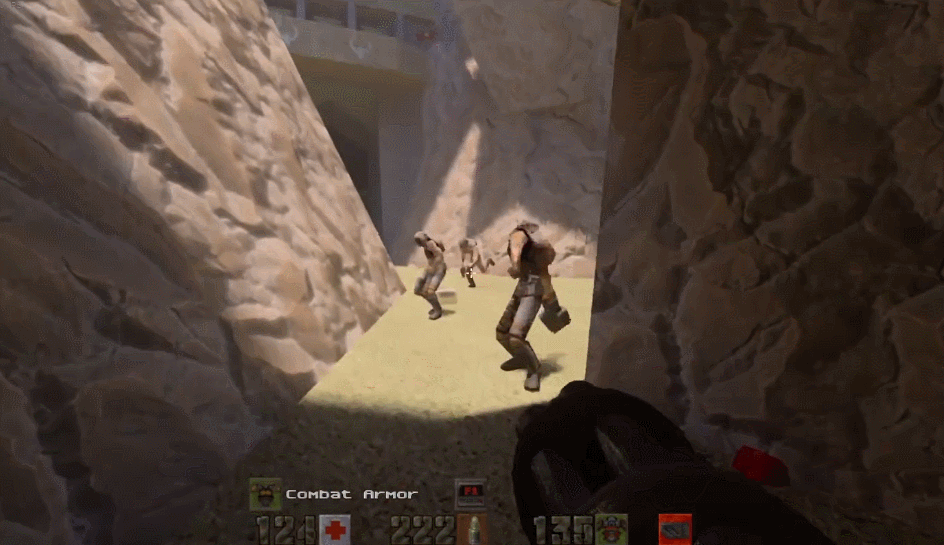Click the Combat Armor pickup icon

coord(264,493)
